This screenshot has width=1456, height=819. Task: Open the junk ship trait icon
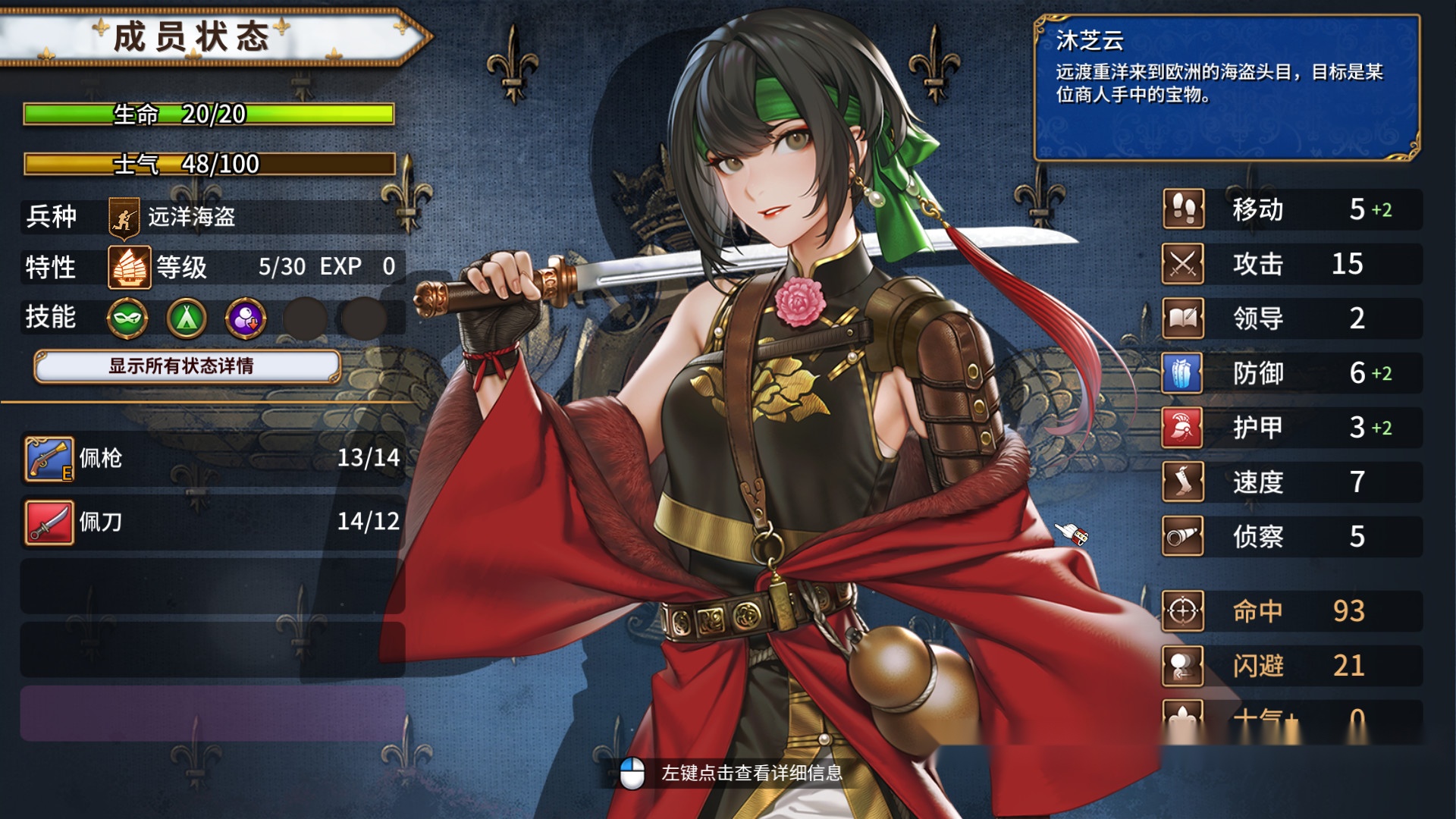[129, 267]
